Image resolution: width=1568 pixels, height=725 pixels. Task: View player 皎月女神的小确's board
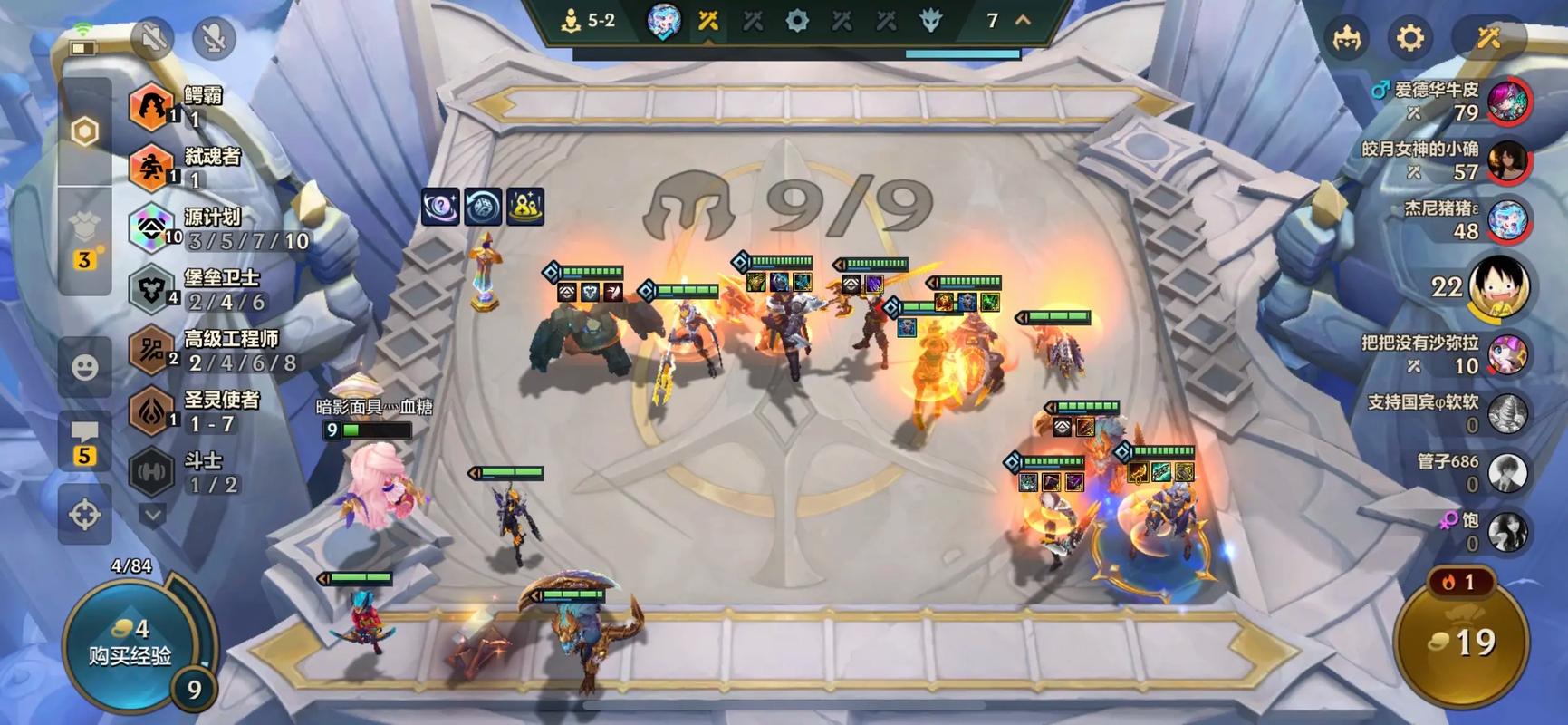tap(1506, 160)
